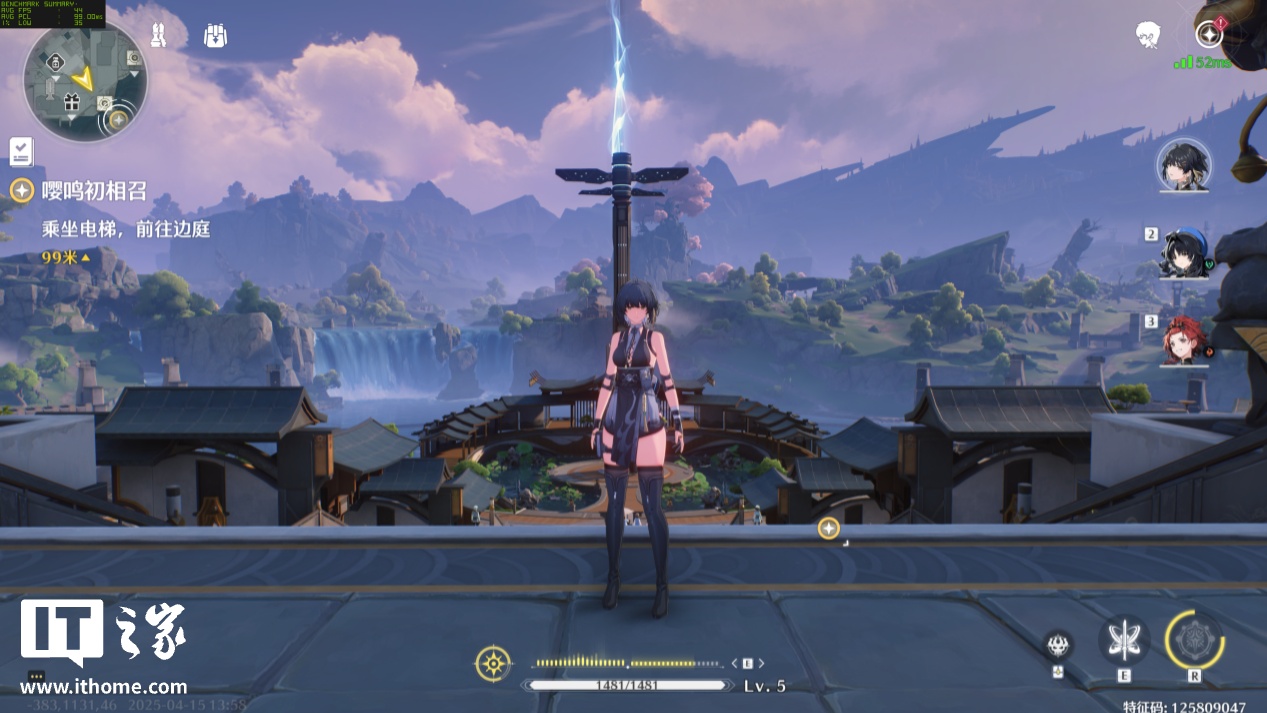Open the backpack inventory icon
This screenshot has height=713, width=1267.
click(215, 35)
